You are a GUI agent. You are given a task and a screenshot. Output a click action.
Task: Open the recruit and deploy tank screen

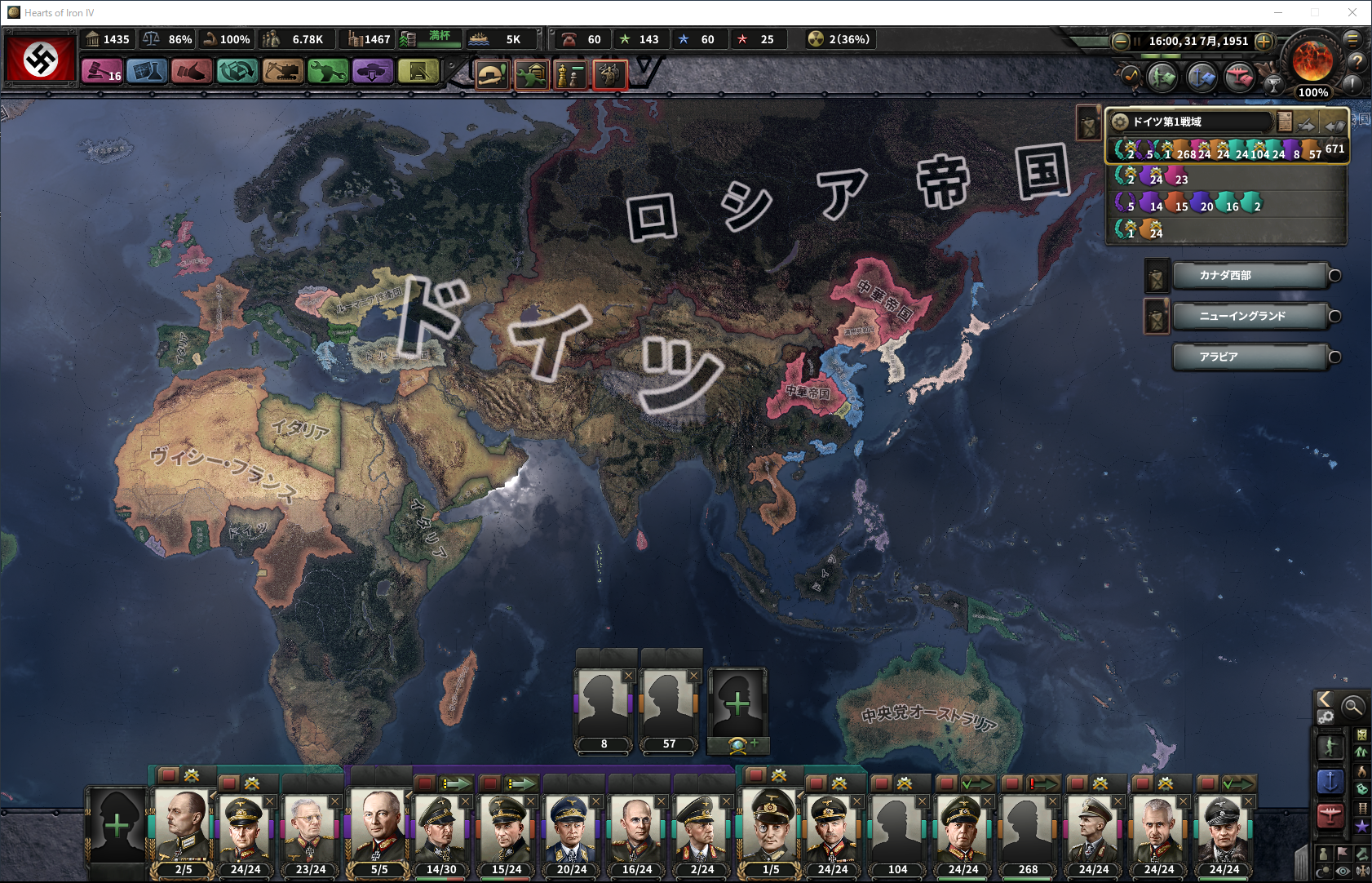[x=372, y=72]
